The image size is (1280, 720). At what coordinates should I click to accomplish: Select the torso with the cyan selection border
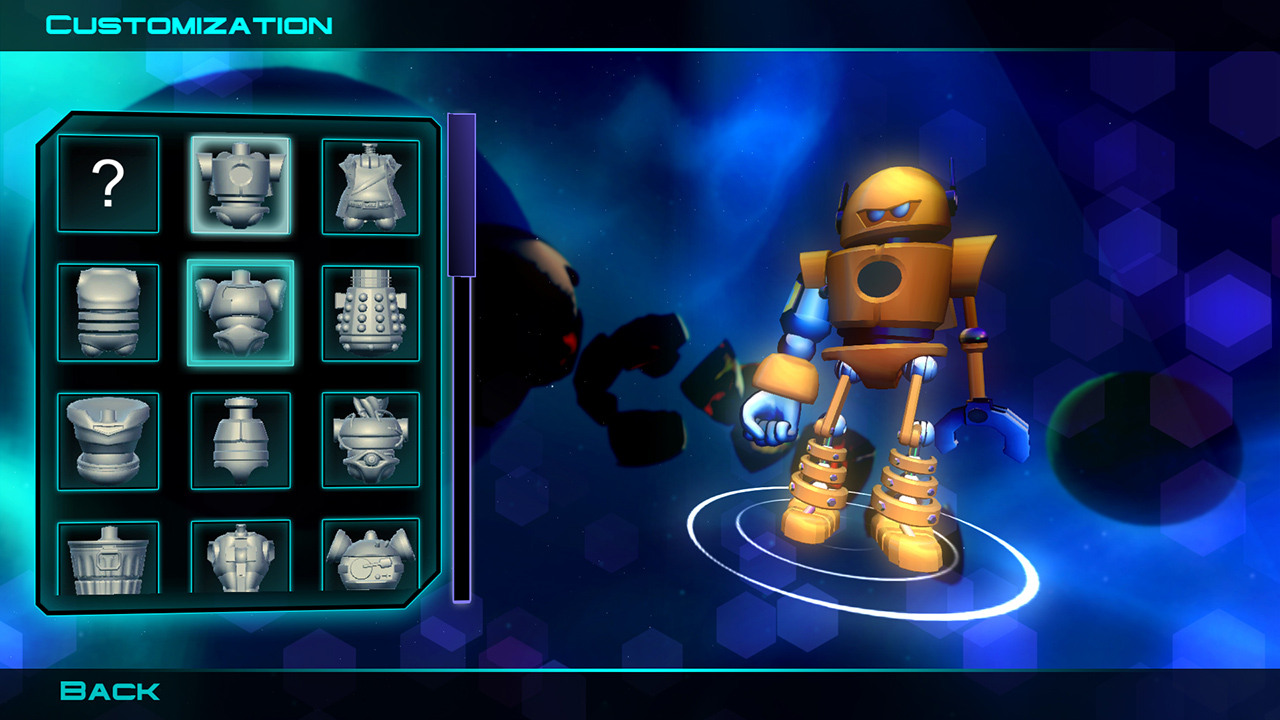point(240,311)
